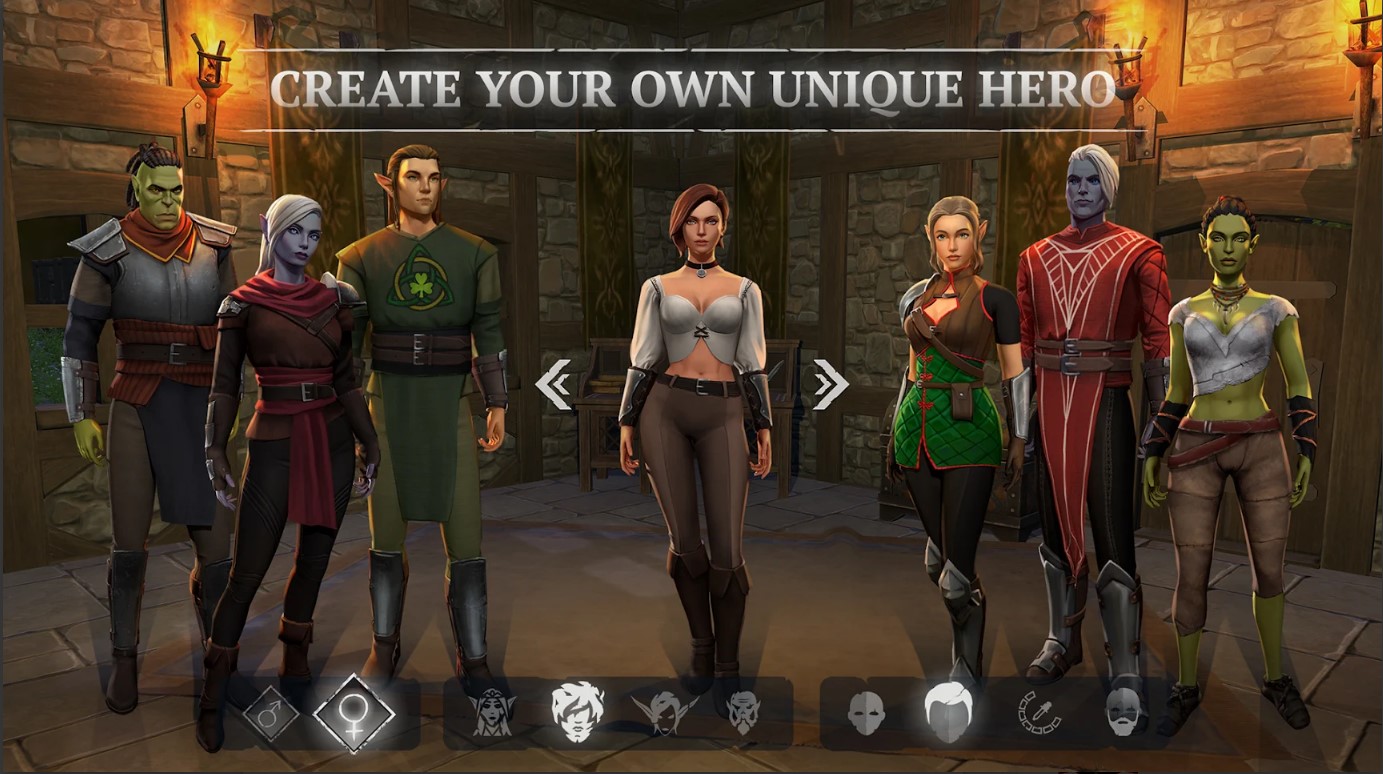This screenshot has height=774, width=1383.
Task: Open the bald face customization tab
Action: coord(866,713)
